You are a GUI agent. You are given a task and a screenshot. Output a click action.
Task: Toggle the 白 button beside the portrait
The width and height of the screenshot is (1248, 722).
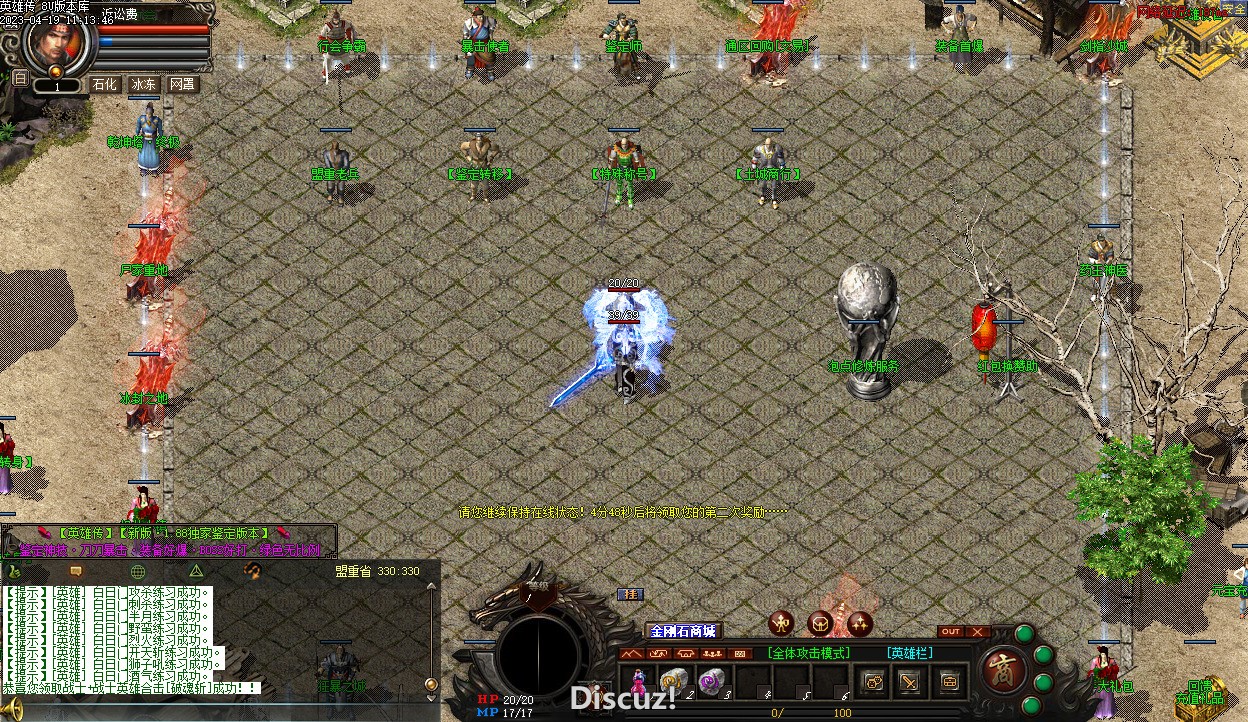(20, 78)
